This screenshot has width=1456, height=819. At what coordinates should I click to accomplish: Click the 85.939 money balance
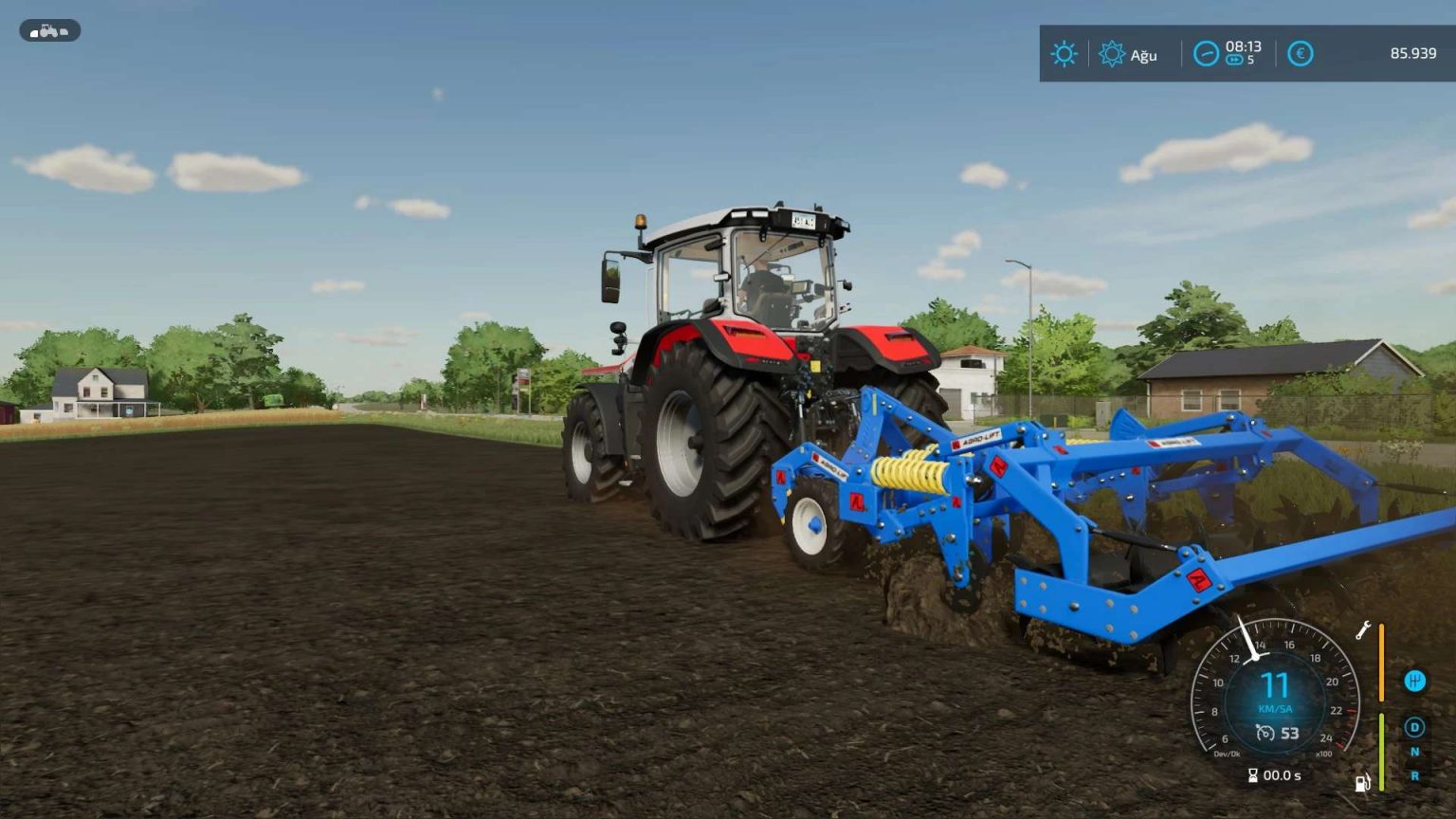pyautogui.click(x=1415, y=53)
